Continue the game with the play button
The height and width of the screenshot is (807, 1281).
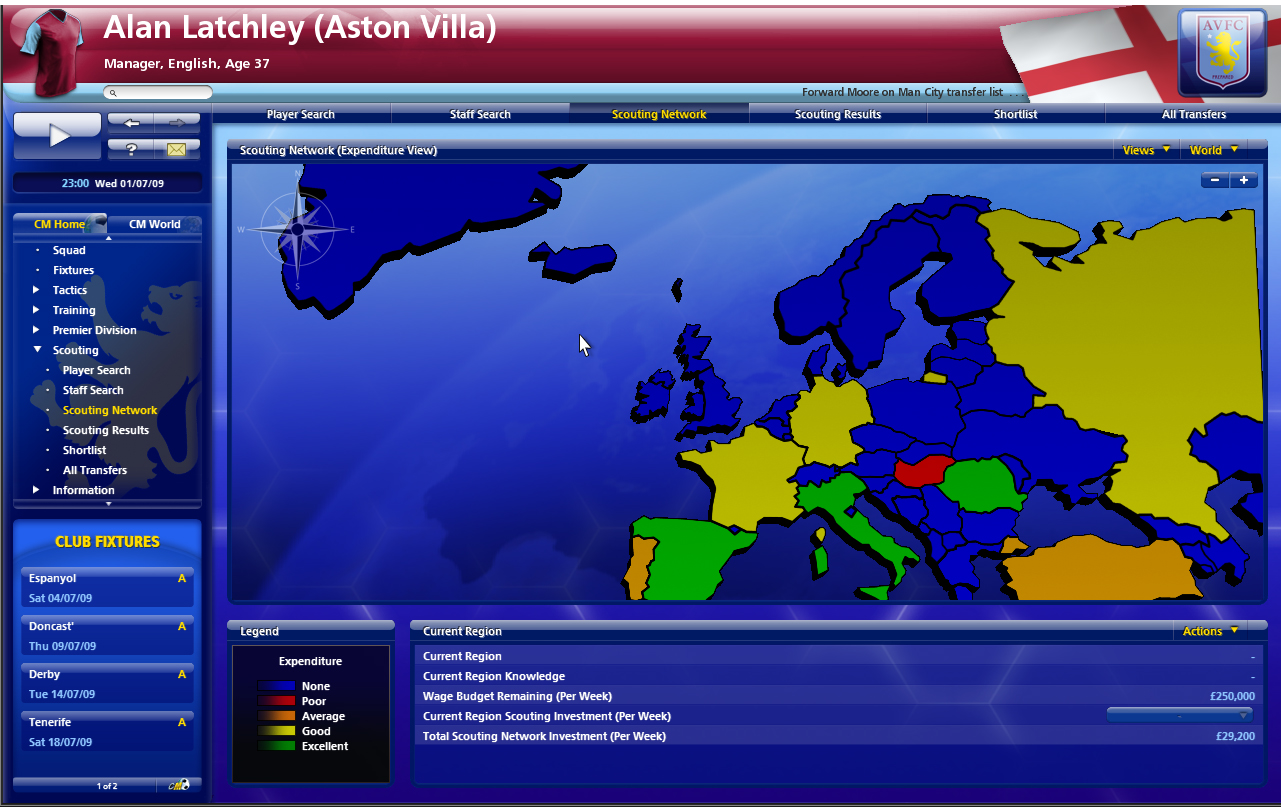click(58, 136)
